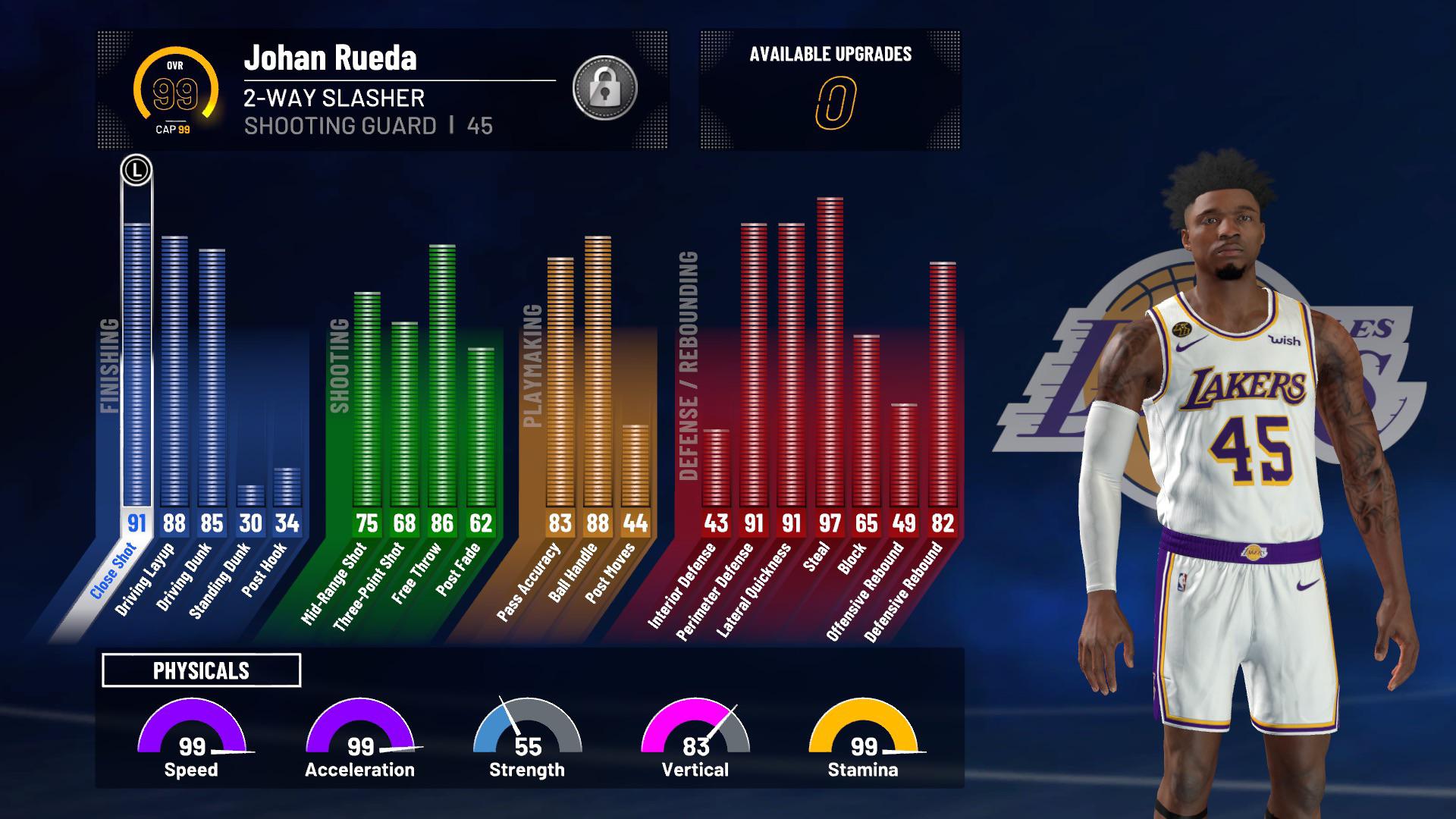Switch to the Playmaking section
Image resolution: width=1456 pixels, height=819 pixels.
click(531, 364)
